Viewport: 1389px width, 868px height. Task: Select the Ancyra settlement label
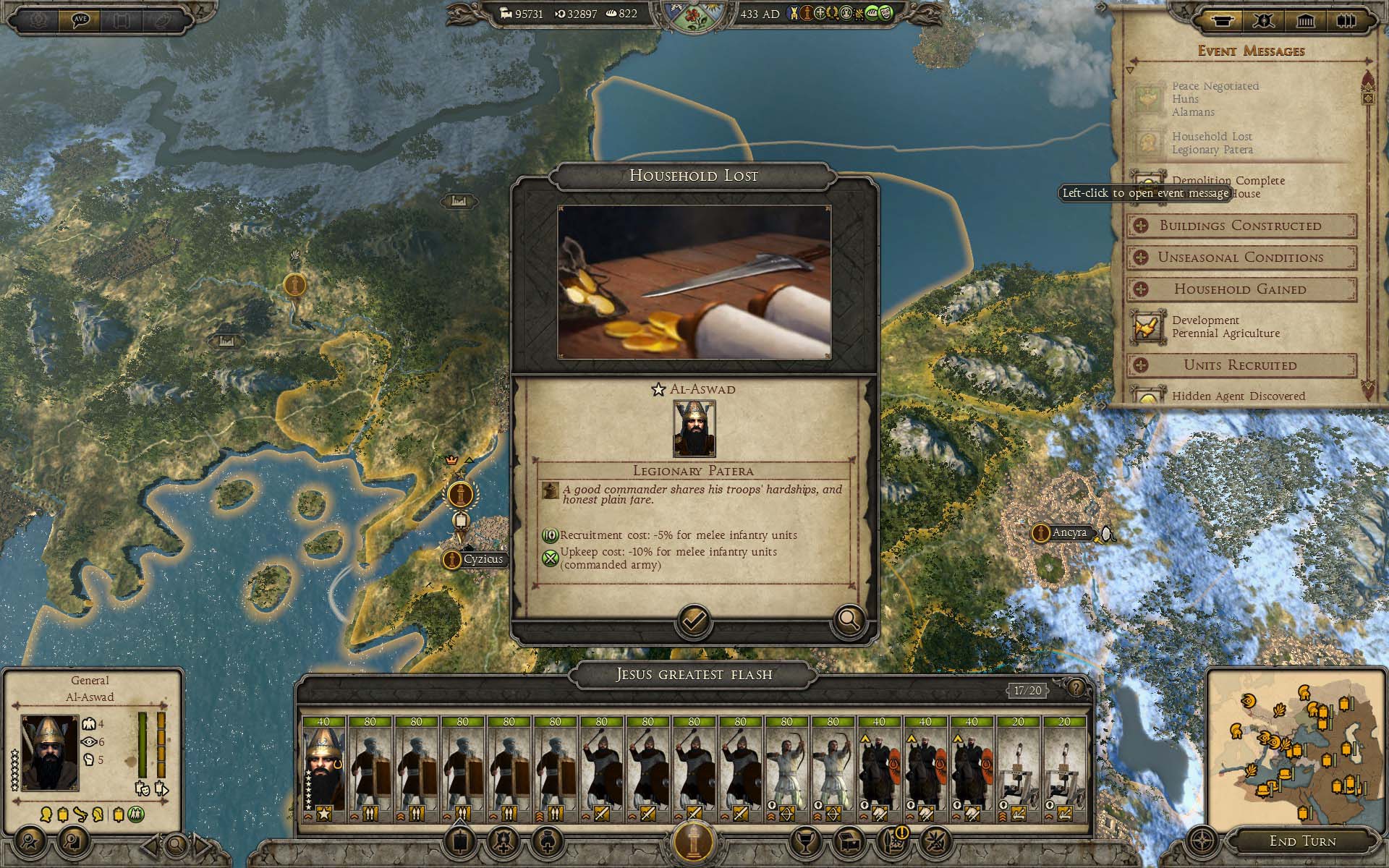pyautogui.click(x=1069, y=533)
